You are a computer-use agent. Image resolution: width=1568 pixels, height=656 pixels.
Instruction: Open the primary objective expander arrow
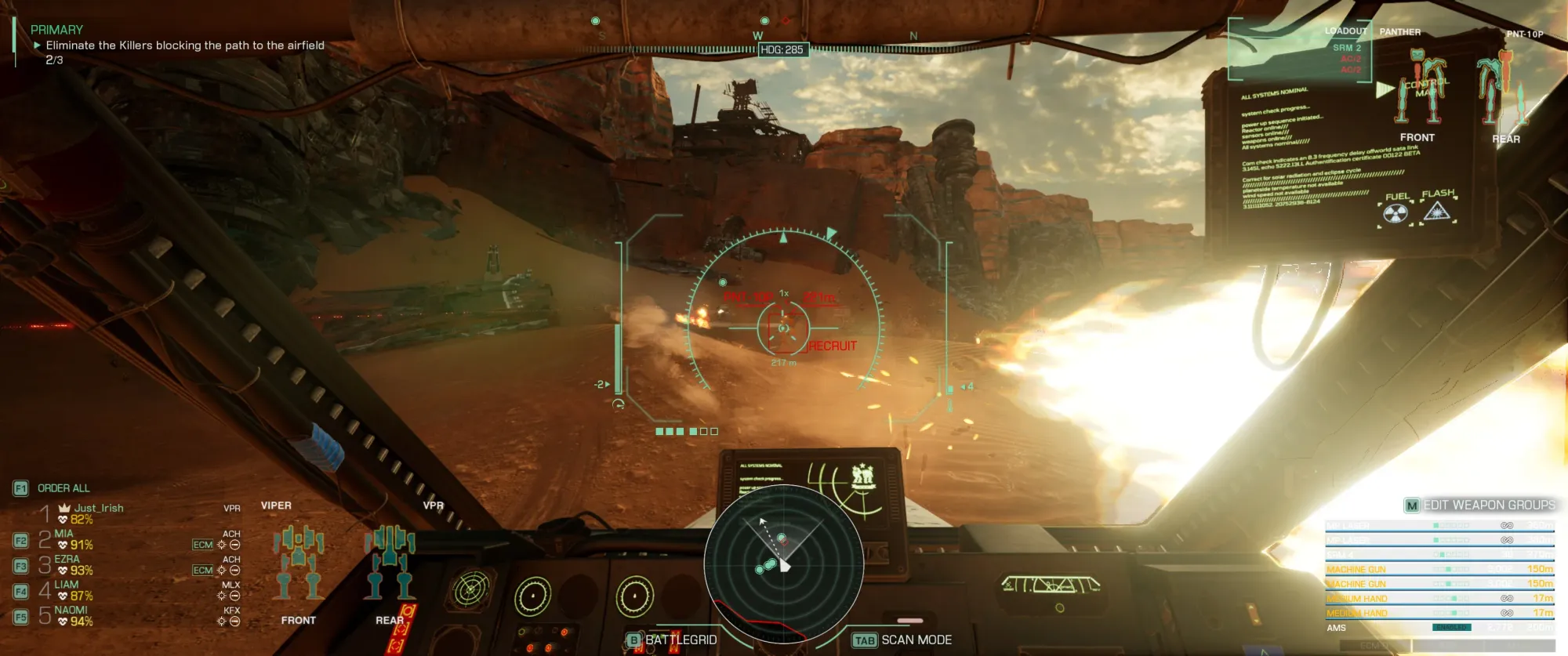35,46
